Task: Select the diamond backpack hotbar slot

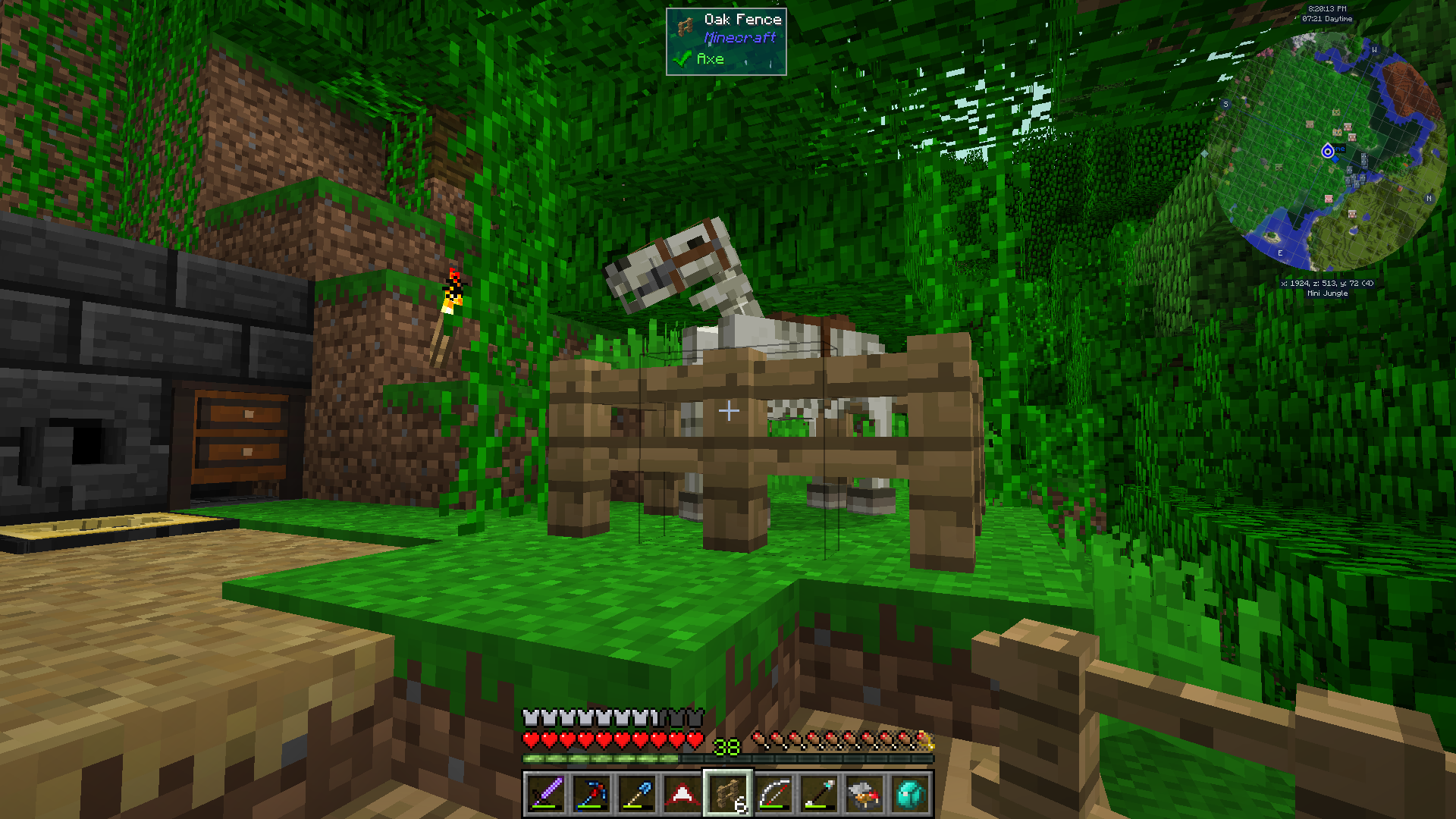Action: pos(910,794)
